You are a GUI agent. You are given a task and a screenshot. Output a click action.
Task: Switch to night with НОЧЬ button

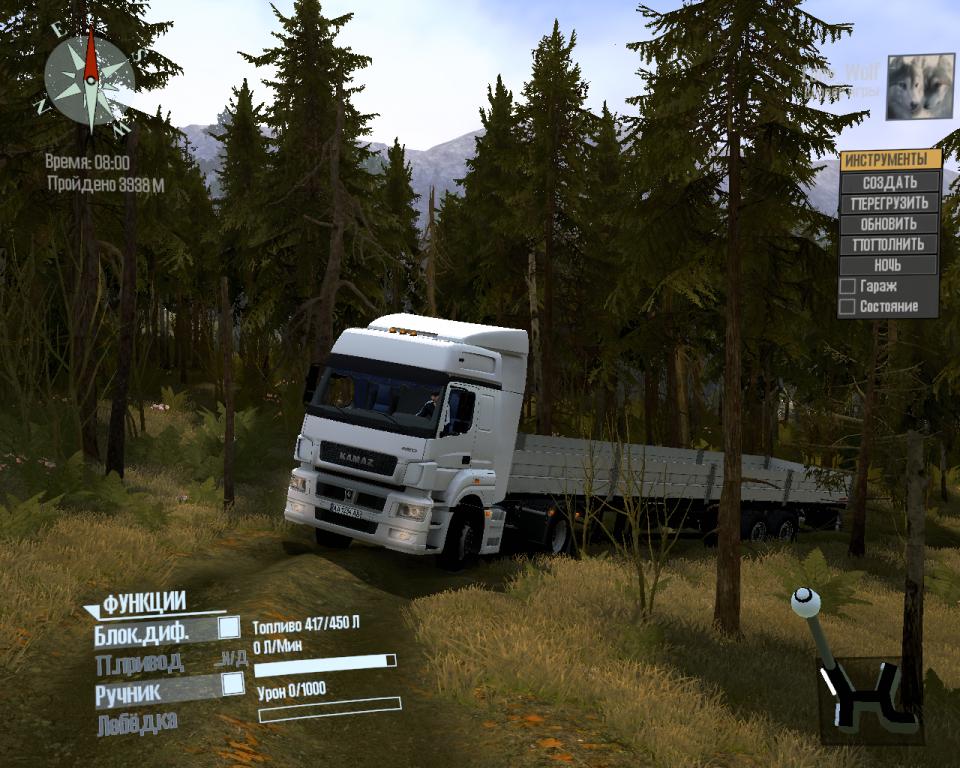click(889, 265)
